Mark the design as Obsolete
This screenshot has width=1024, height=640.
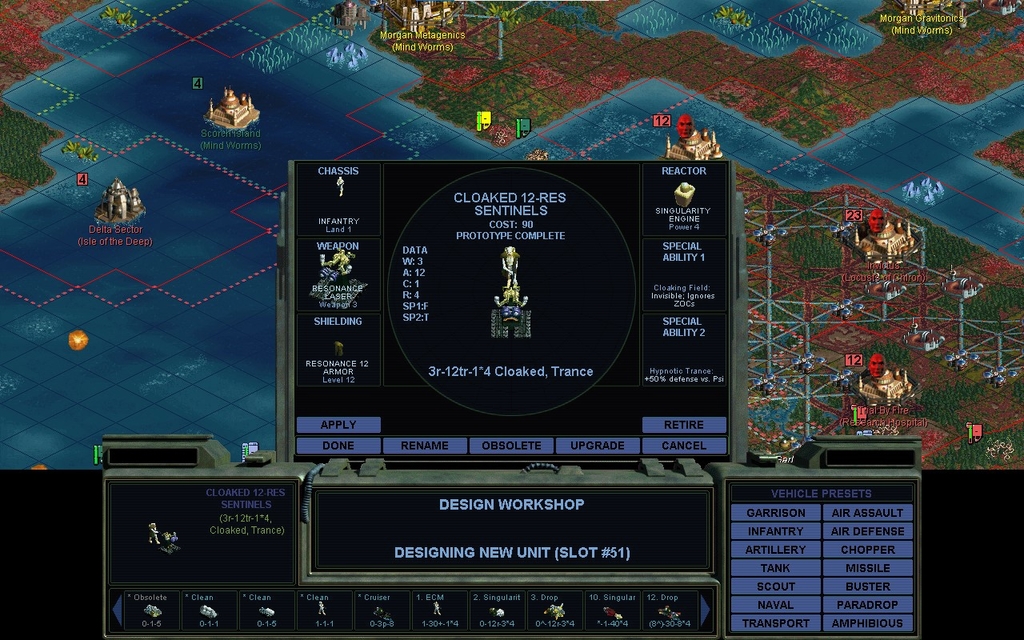tap(511, 446)
